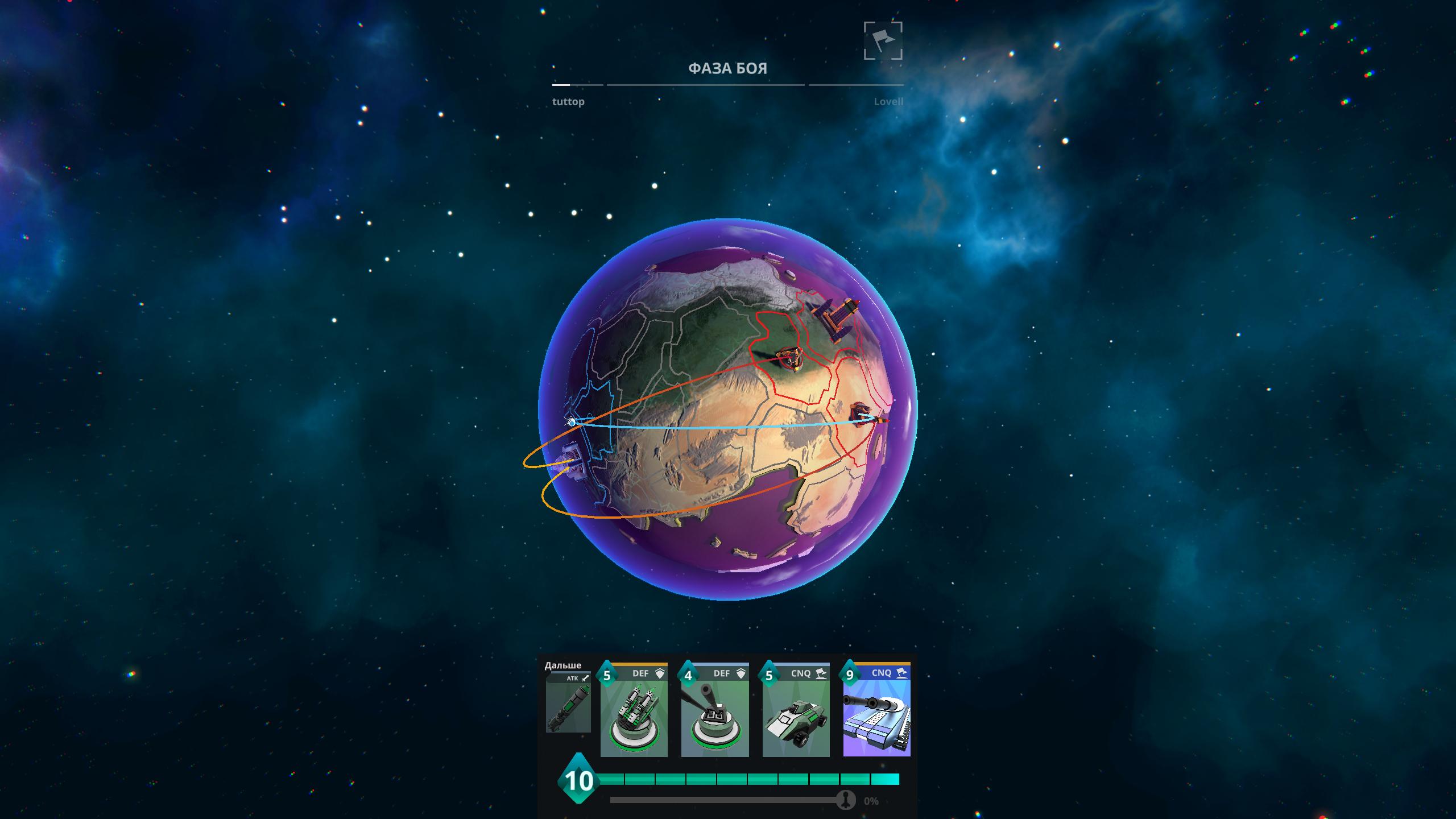Select the cost-9 blue tank CNQ card

876,711
